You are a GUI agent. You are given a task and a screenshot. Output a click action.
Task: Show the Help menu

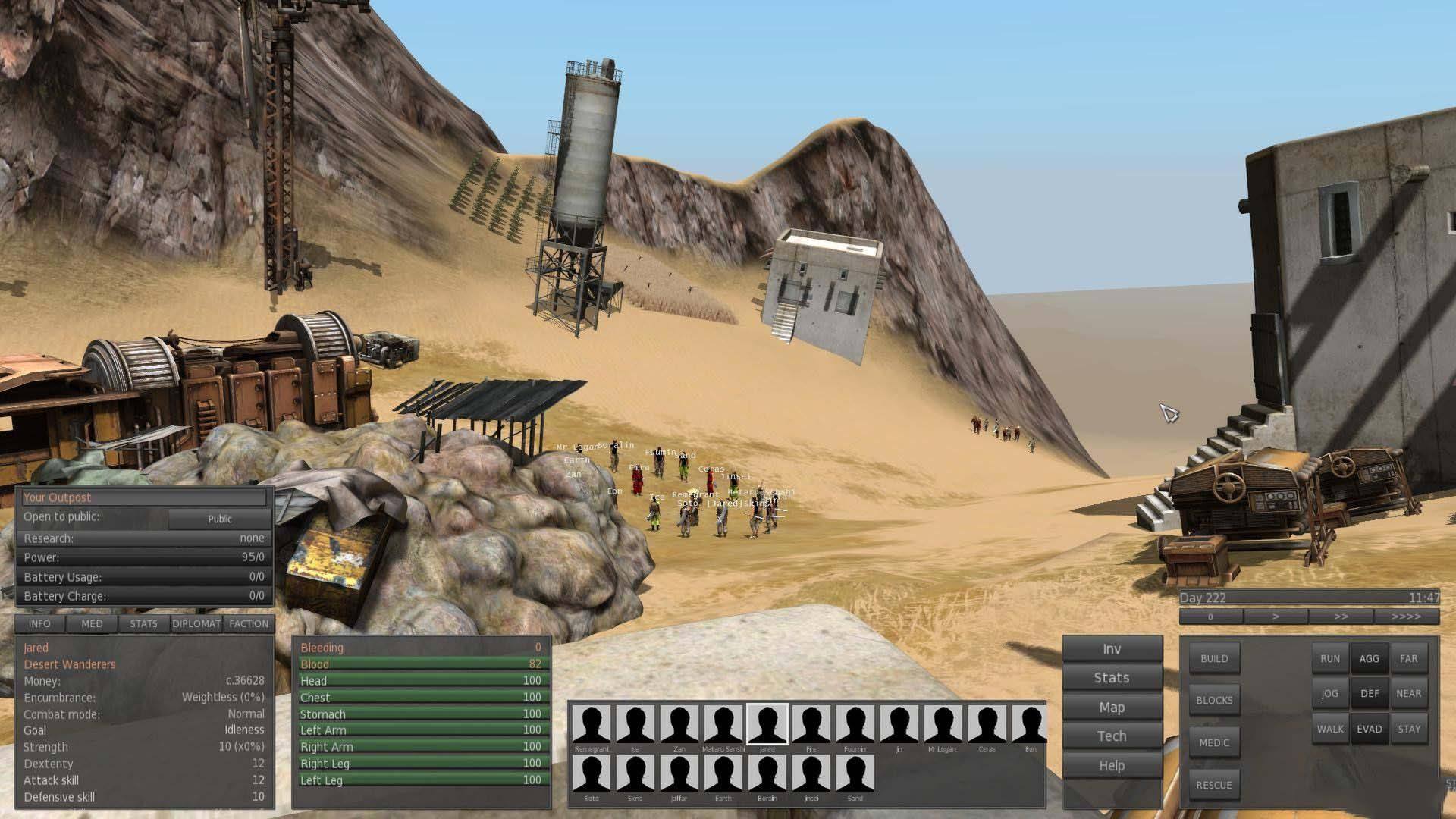tap(1112, 765)
